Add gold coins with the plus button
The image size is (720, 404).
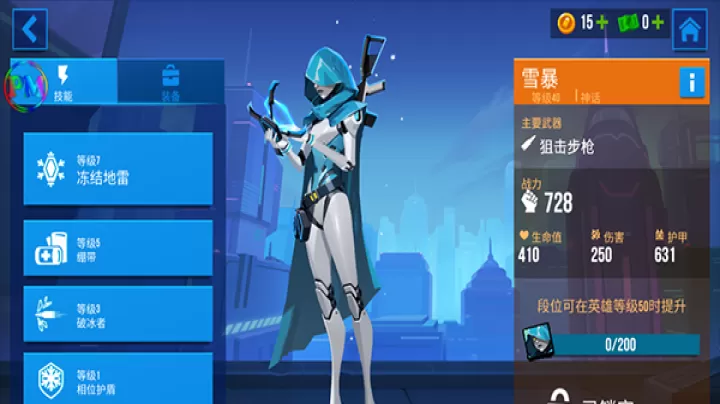pos(602,22)
